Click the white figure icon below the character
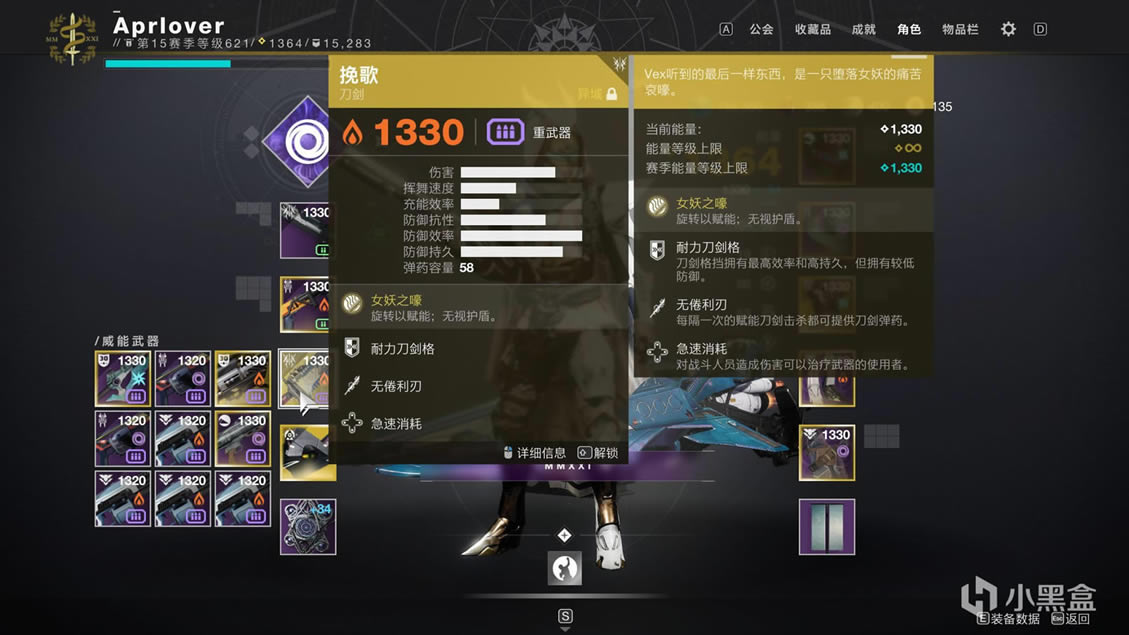 565,568
